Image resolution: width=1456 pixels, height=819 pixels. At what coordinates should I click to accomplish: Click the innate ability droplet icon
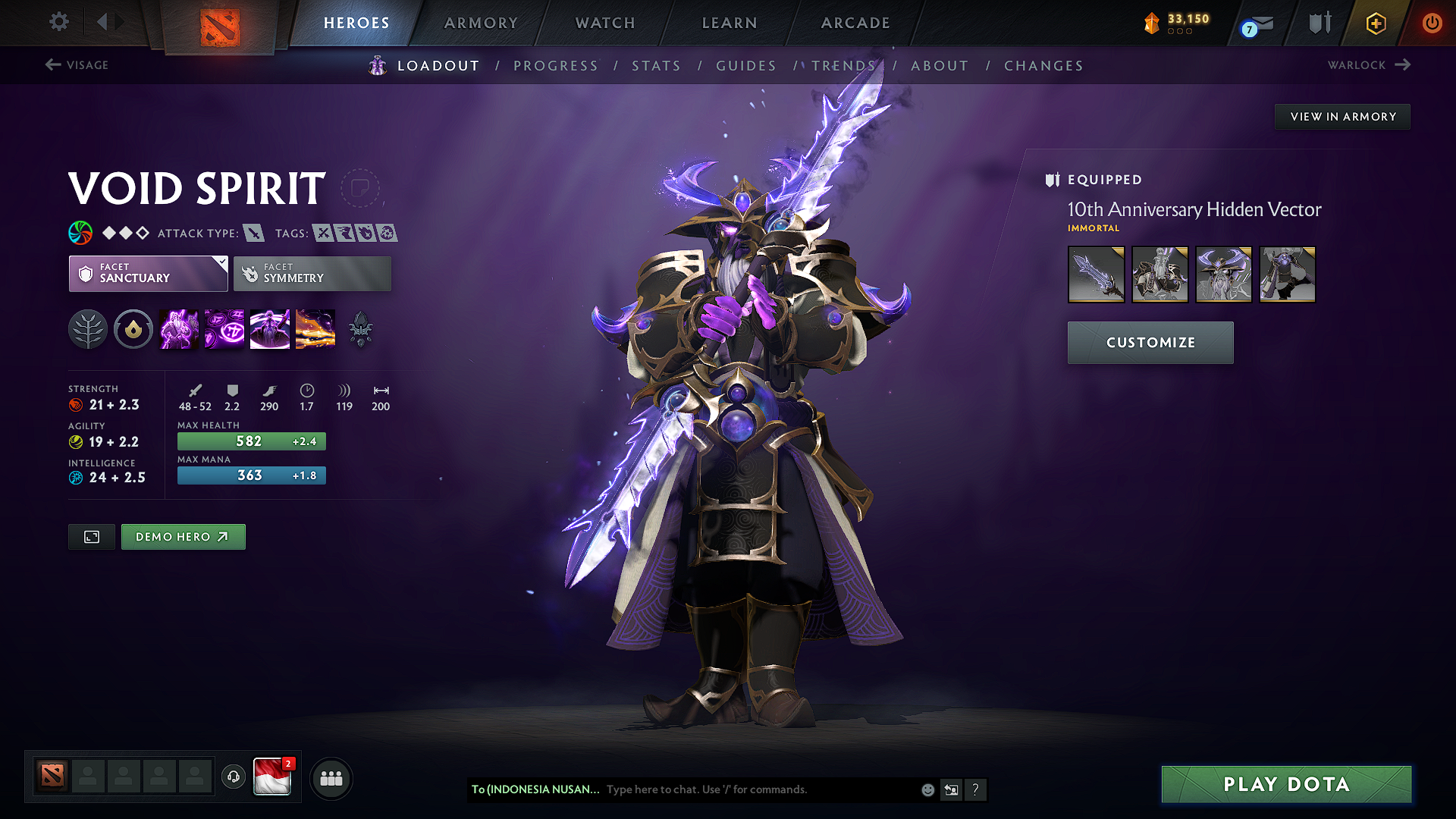point(133,328)
